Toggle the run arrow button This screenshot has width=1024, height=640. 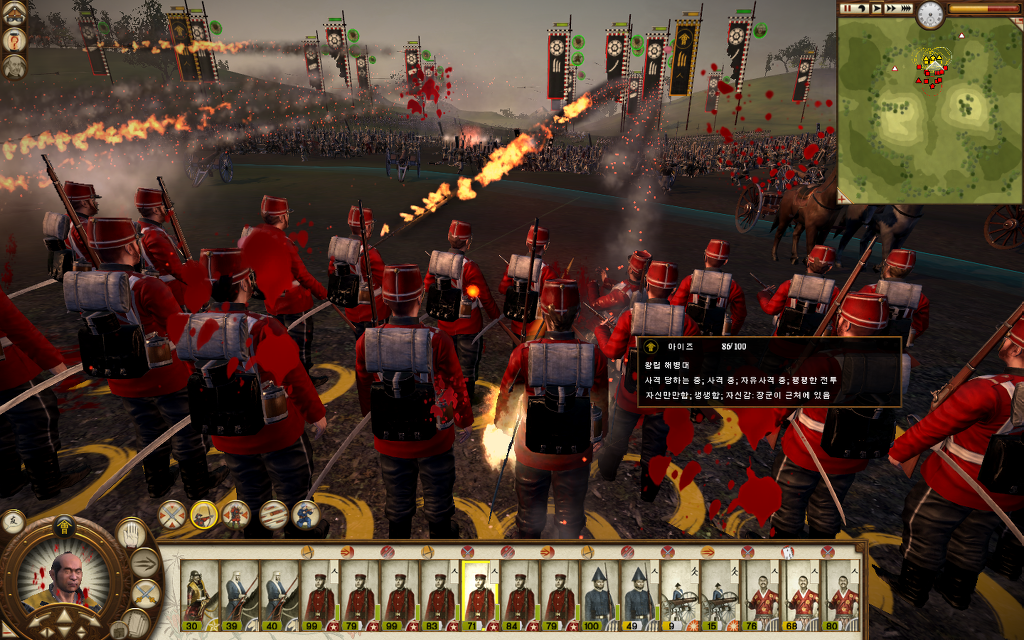click(x=146, y=562)
